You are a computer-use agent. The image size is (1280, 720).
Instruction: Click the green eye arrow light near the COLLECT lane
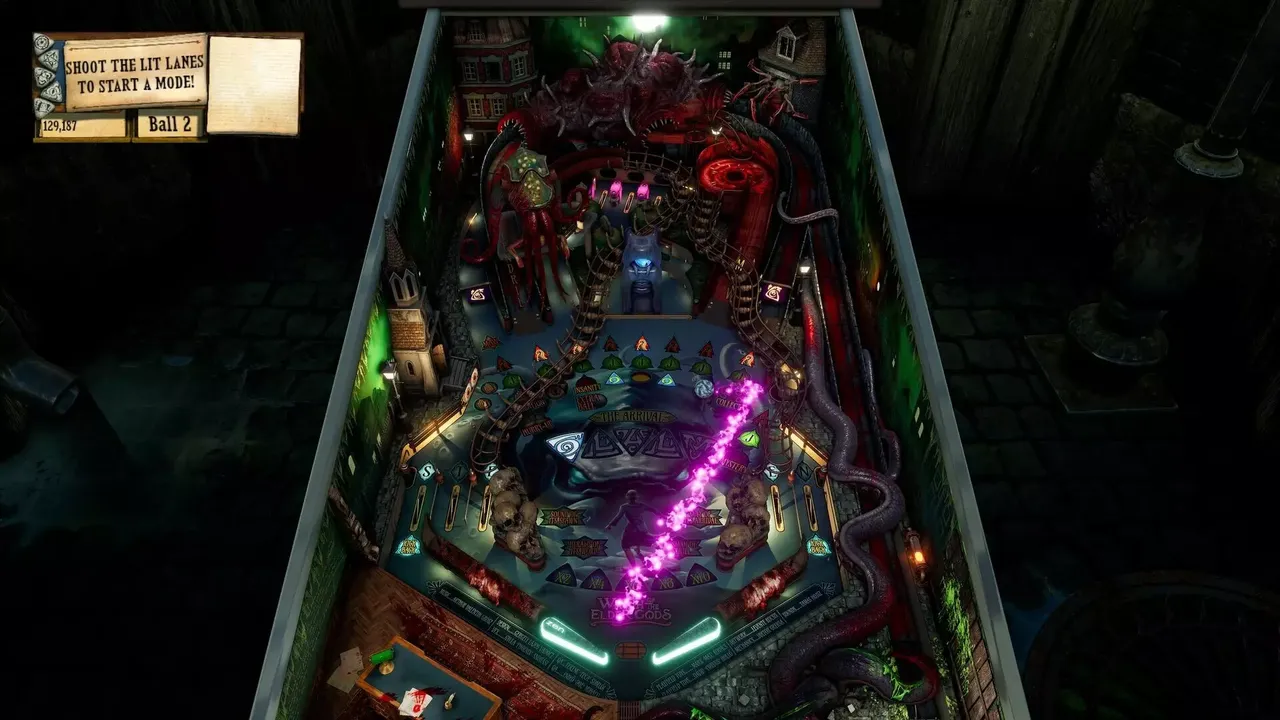[x=748, y=437]
